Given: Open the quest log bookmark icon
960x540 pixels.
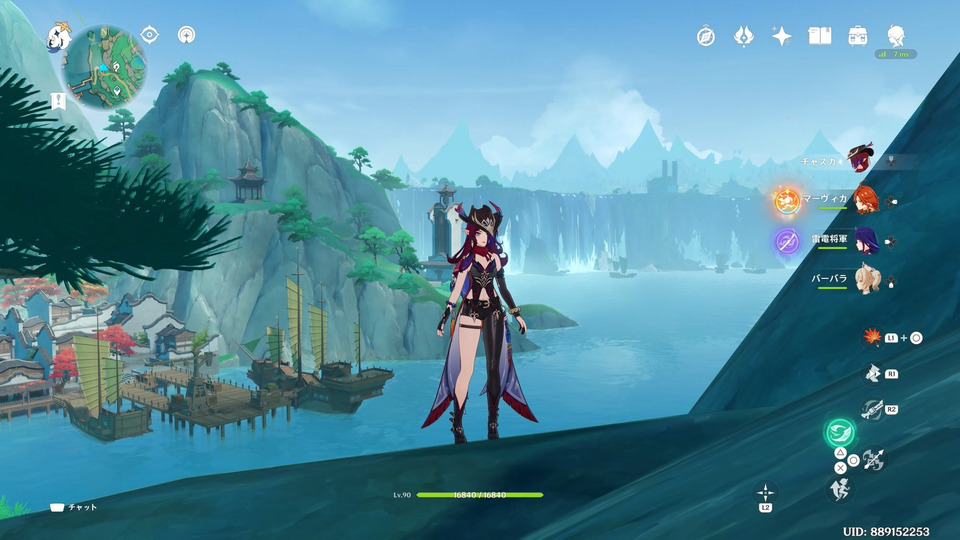Looking at the screenshot, I should click(58, 101).
